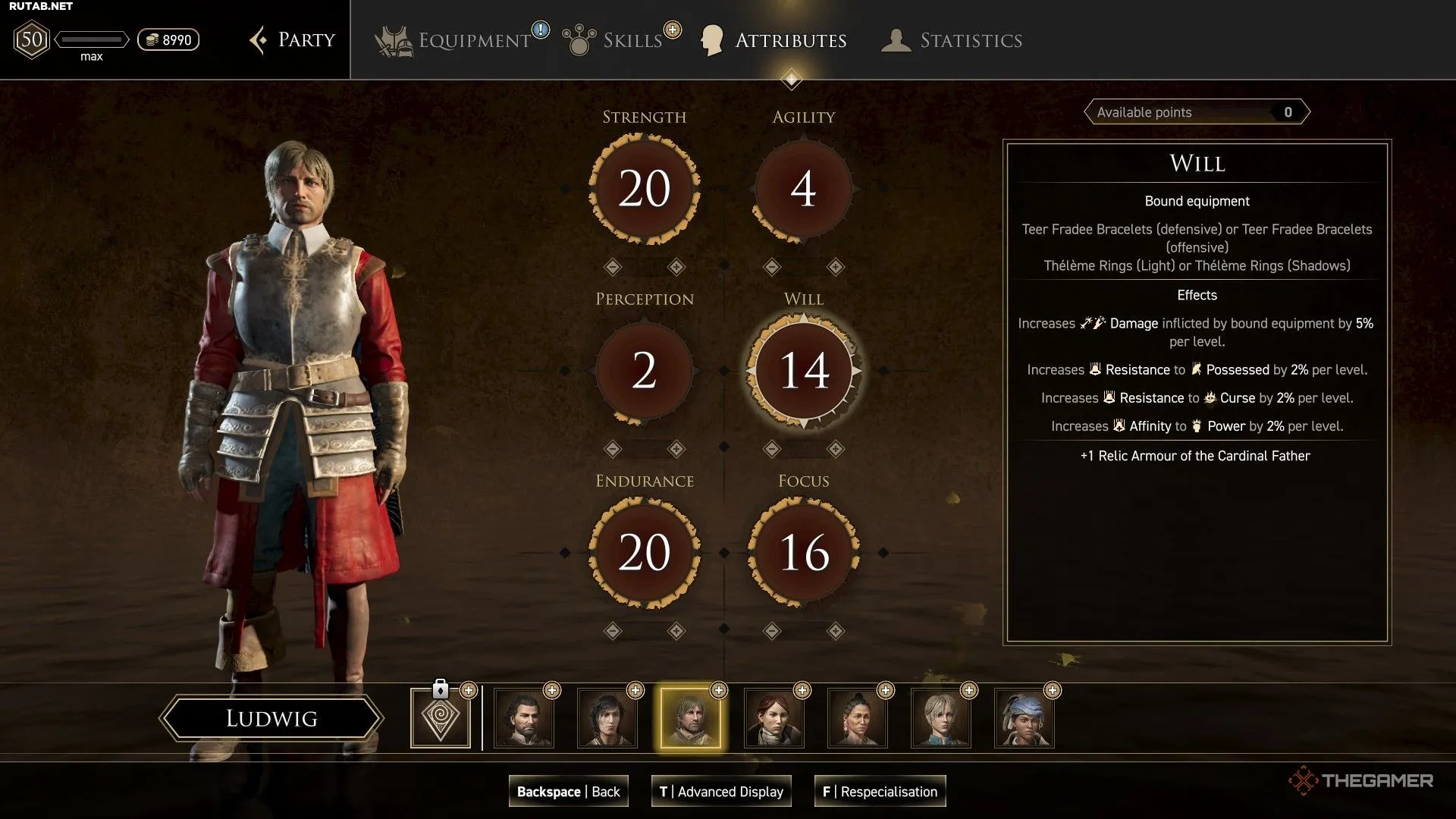Viewport: 1456px width, 819px height.
Task: Select Ludwig's highlighted portrait
Action: point(691,718)
